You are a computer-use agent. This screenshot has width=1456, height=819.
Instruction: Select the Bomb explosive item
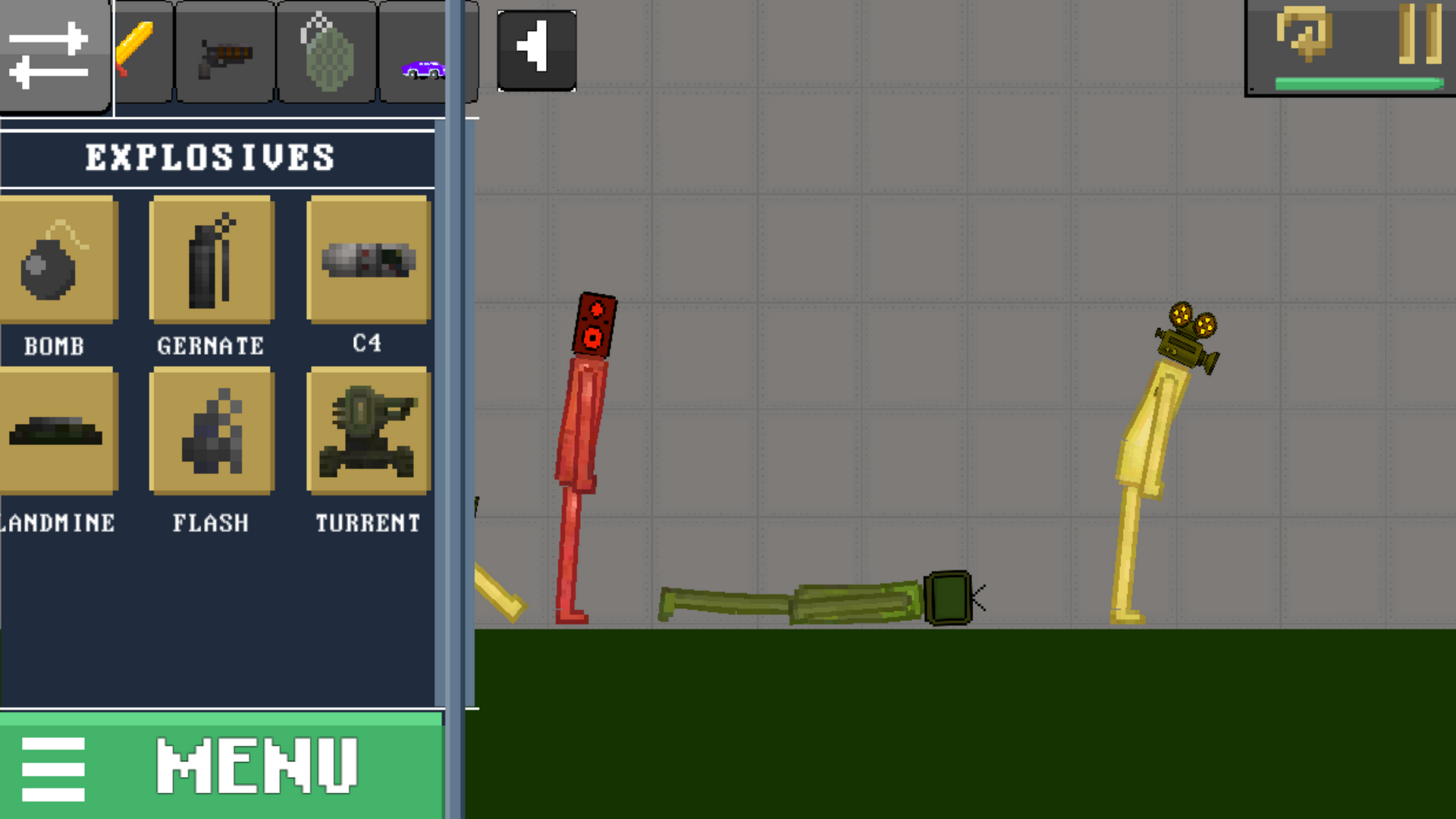point(53,259)
